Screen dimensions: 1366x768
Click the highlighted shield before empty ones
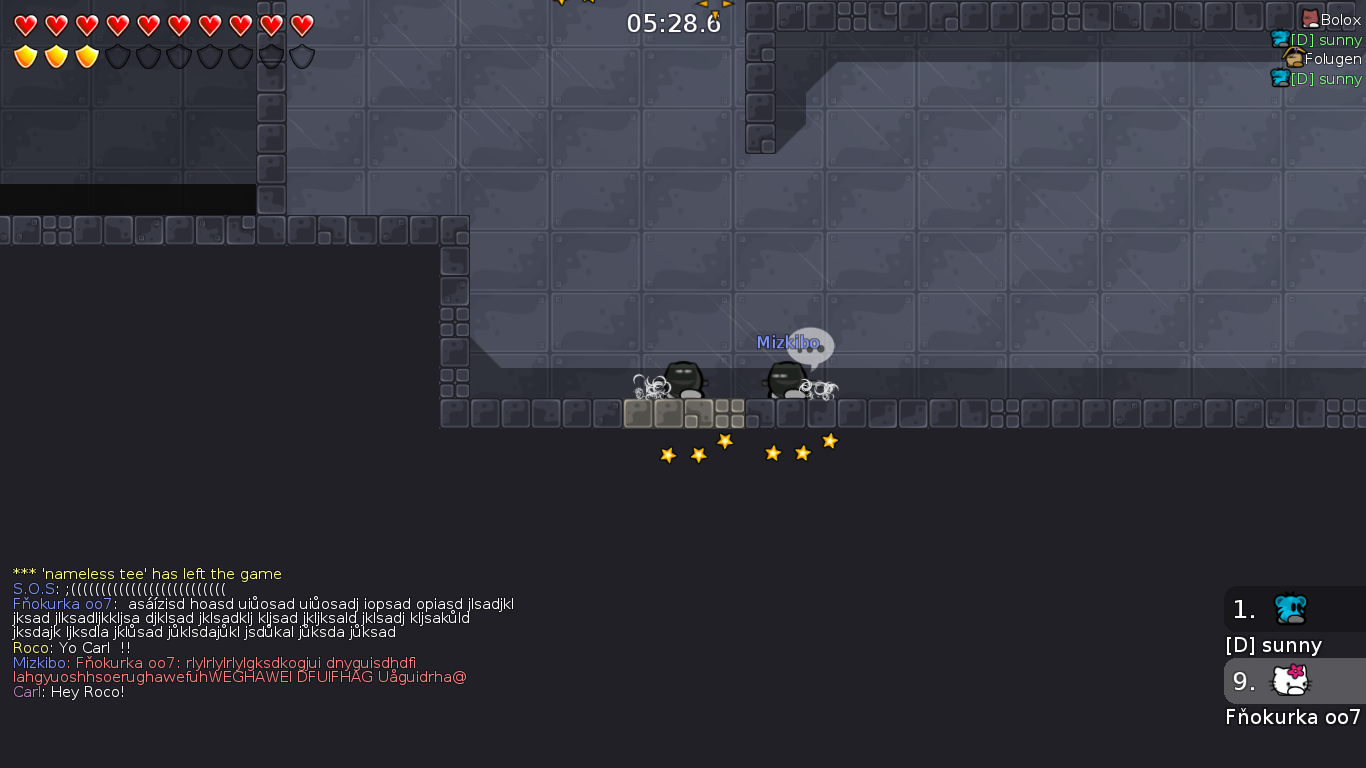point(87,57)
